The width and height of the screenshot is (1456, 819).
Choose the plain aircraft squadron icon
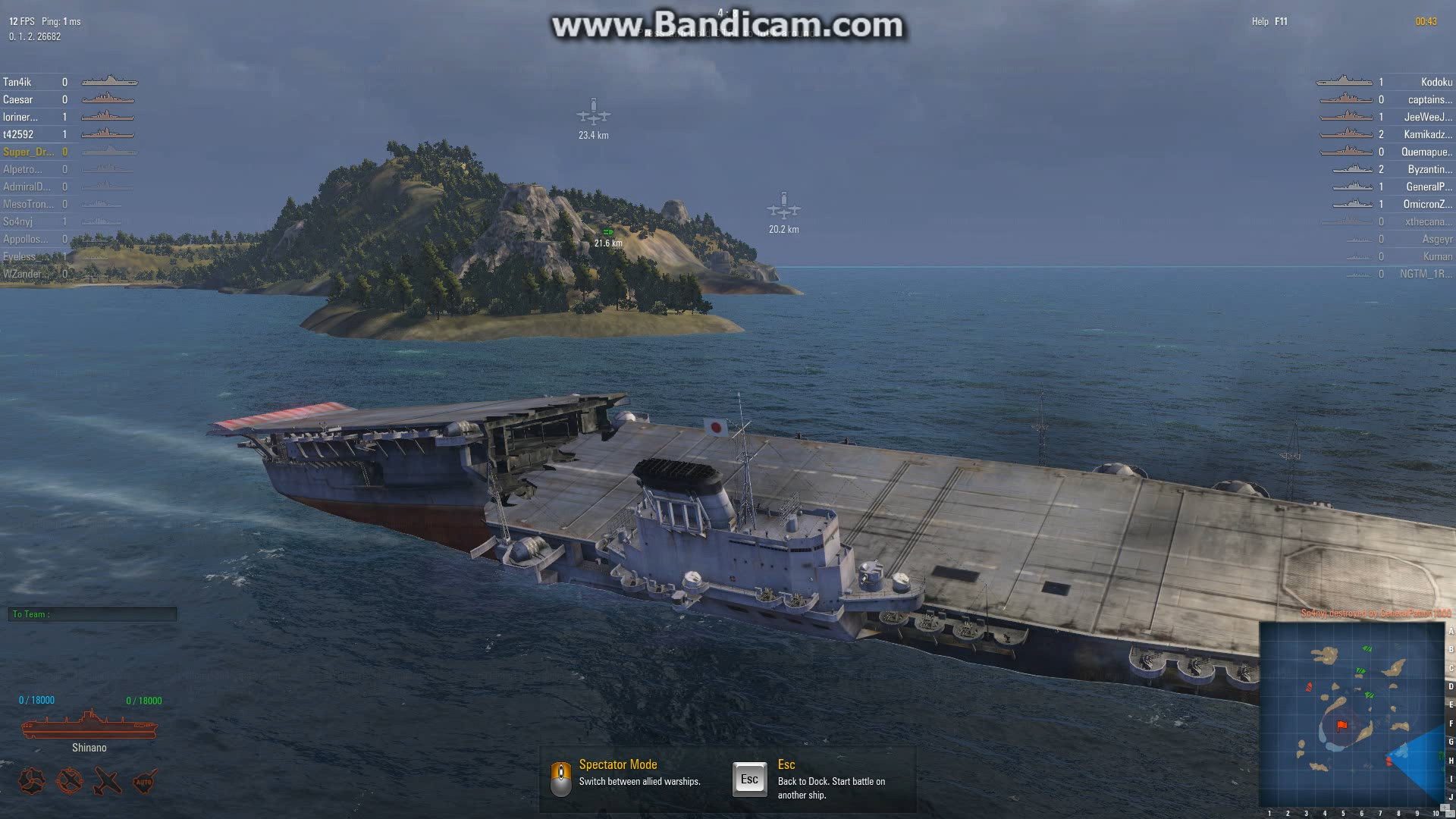click(x=107, y=781)
